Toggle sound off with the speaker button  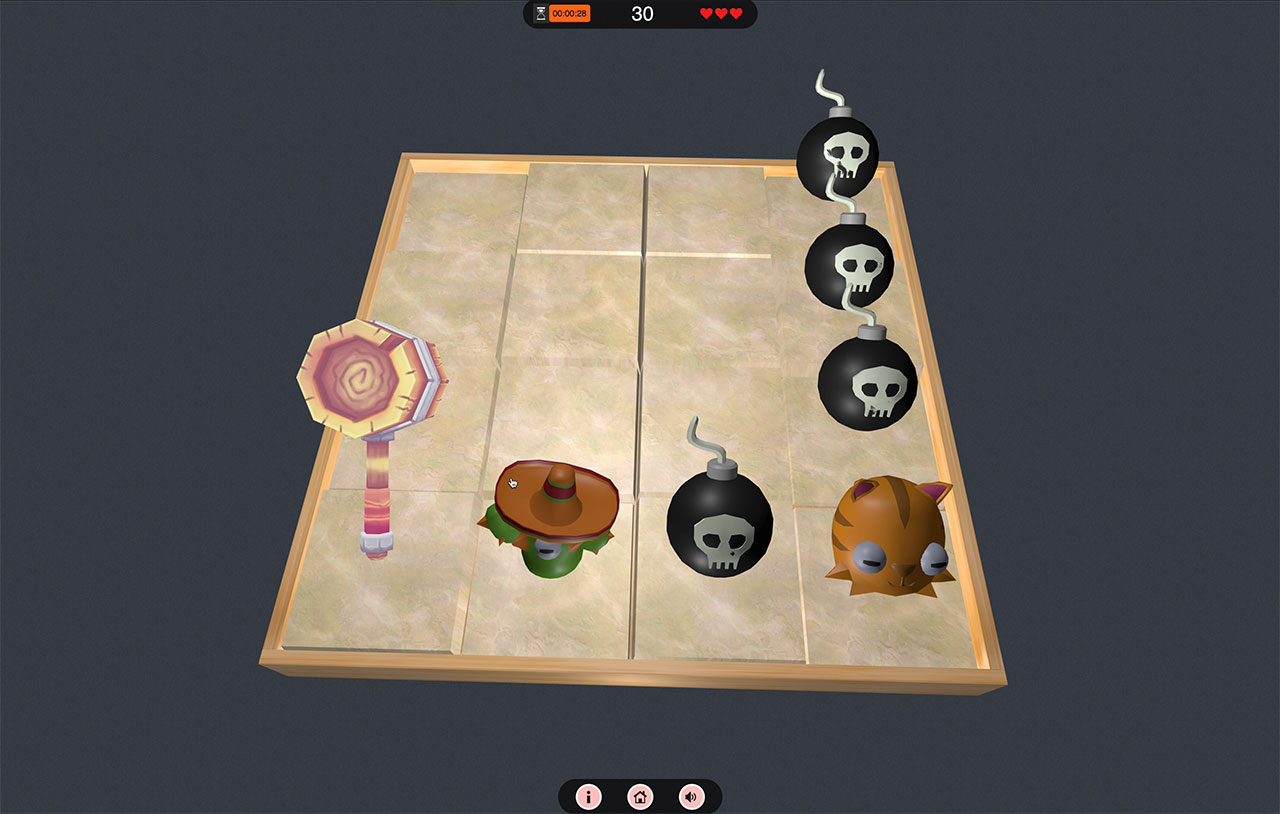(692, 796)
